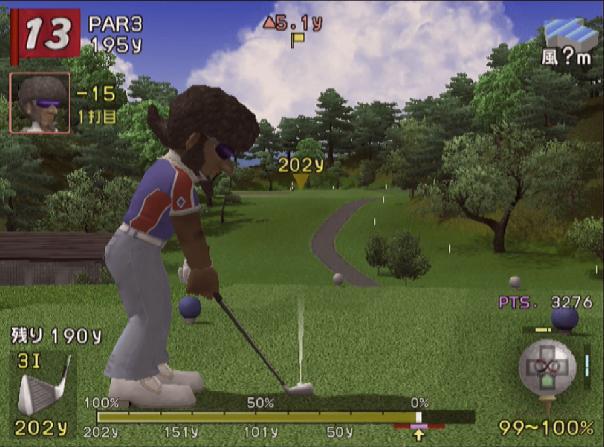The image size is (604, 447).
Task: Click the golfer portrait thumbnail
Action: click(x=40, y=102)
